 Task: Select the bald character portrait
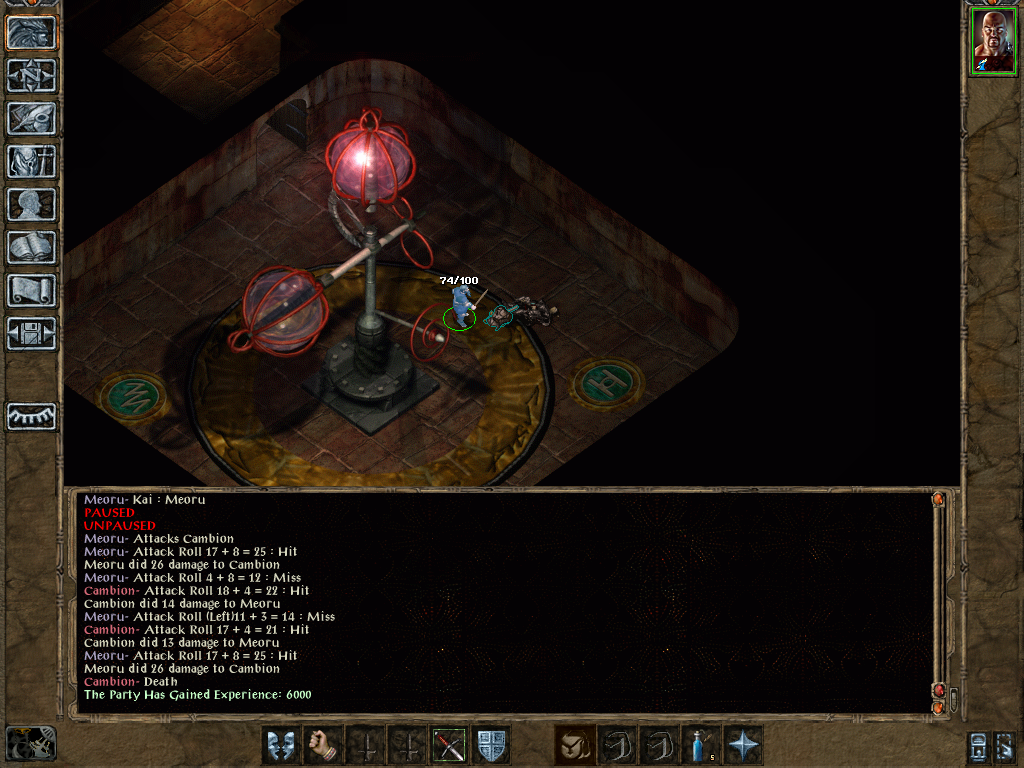click(993, 42)
